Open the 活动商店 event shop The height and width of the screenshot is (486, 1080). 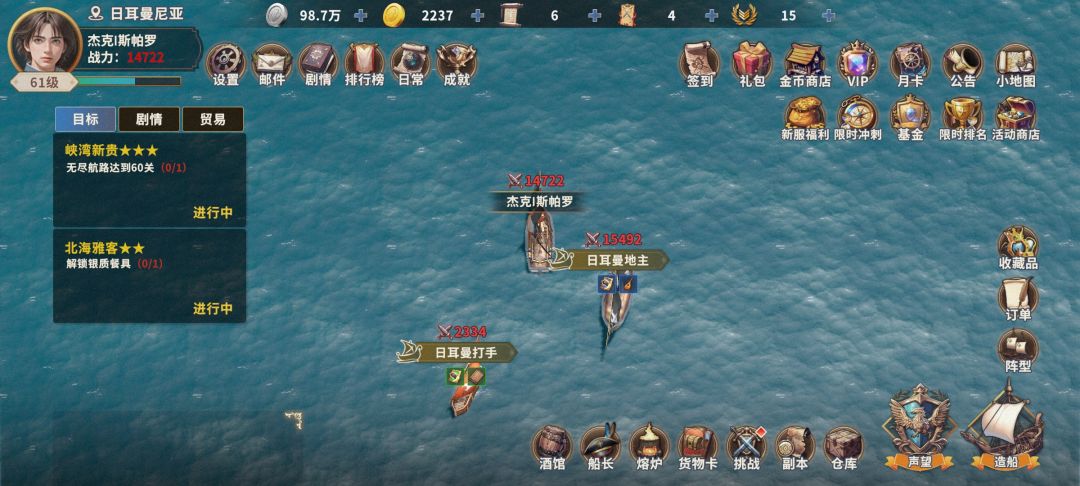1015,117
